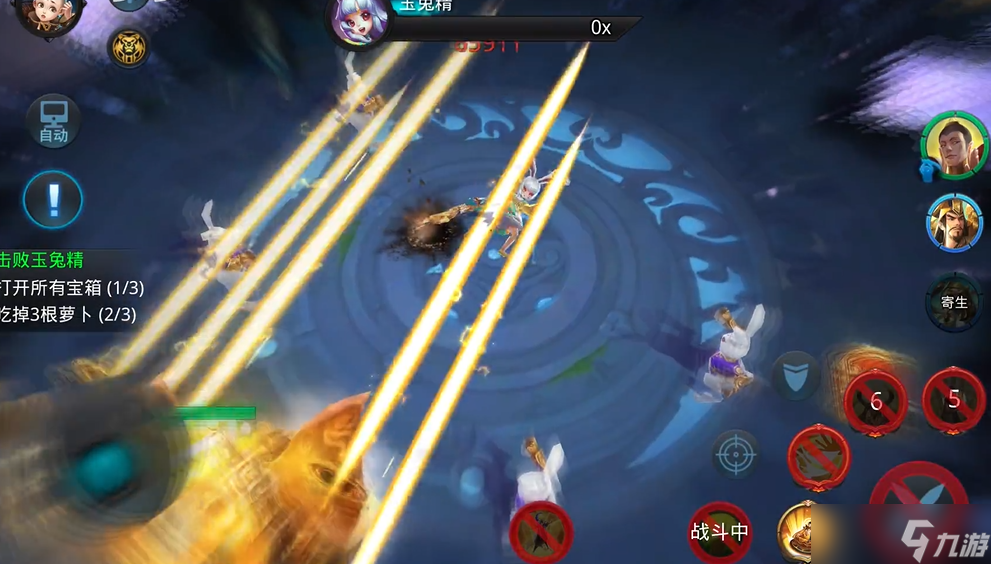Open the golden lion head icon

tap(128, 47)
